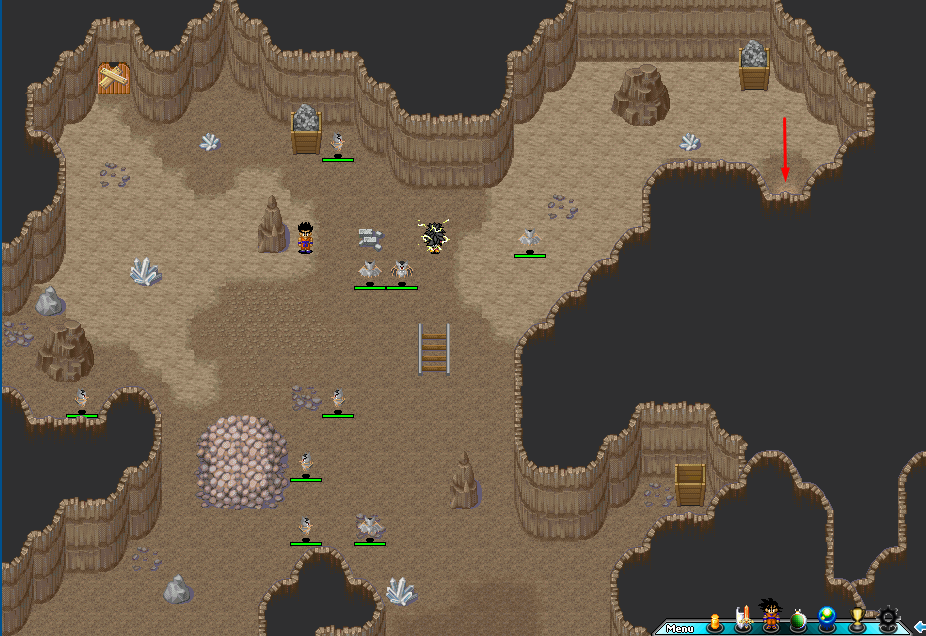The height and width of the screenshot is (636, 926).
Task: Open the gear settings icon
Action: click(x=888, y=619)
